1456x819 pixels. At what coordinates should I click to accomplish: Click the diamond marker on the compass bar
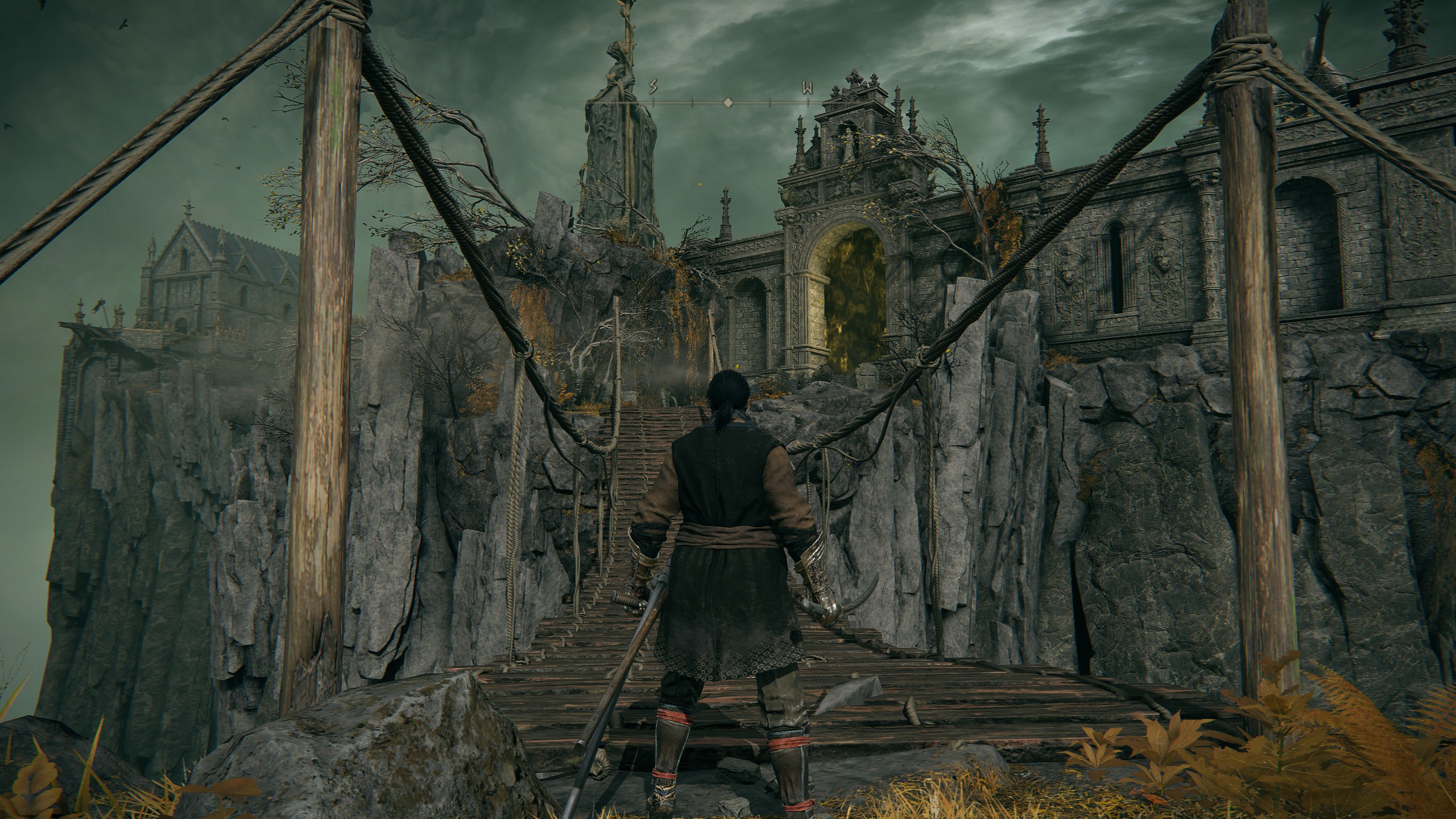click(x=727, y=103)
